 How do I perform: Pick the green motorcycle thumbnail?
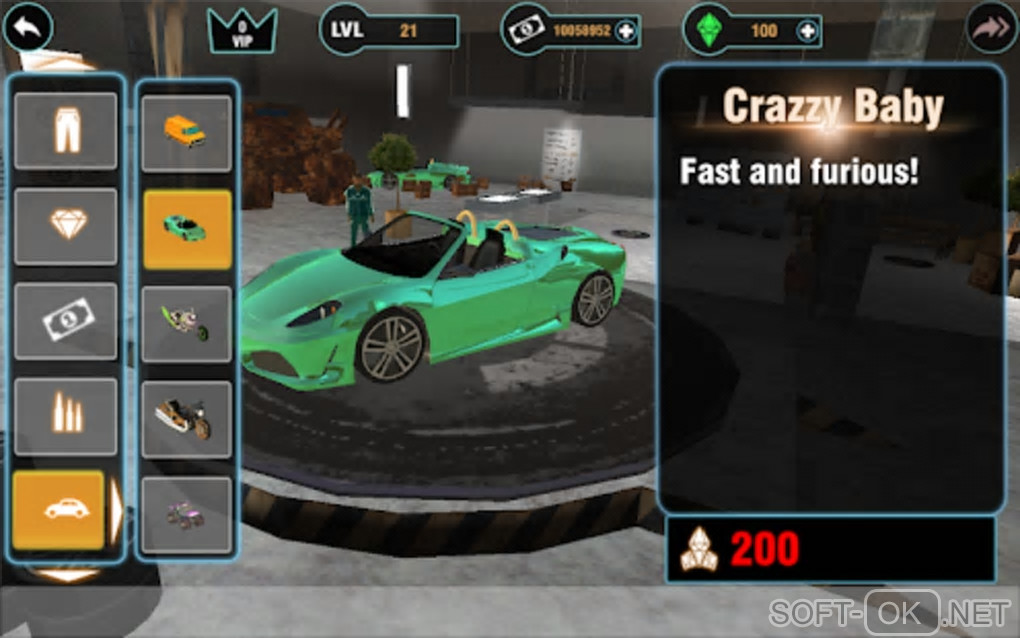(x=186, y=324)
